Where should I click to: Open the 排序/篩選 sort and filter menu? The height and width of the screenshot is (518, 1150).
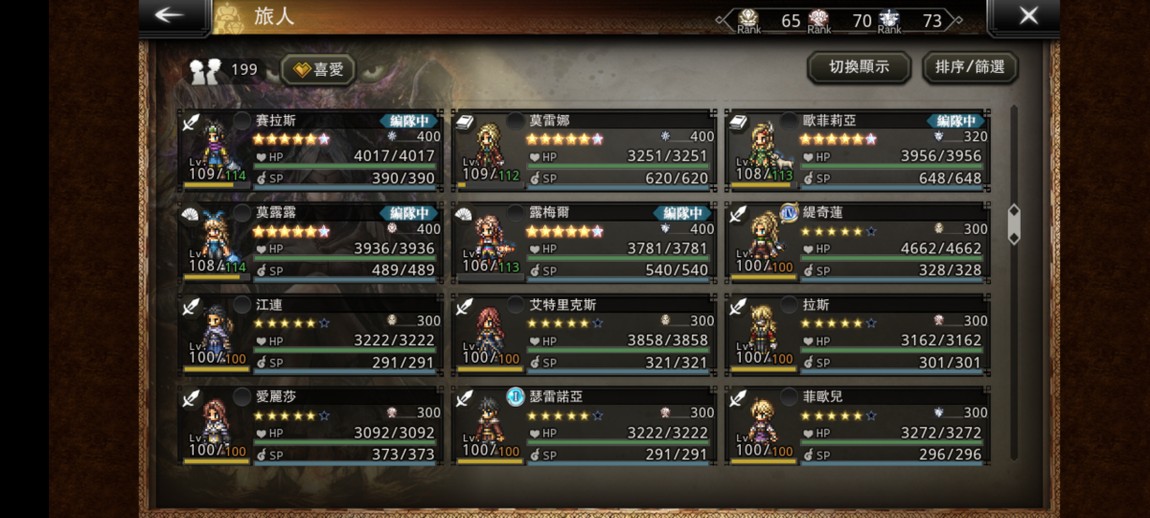pos(969,68)
